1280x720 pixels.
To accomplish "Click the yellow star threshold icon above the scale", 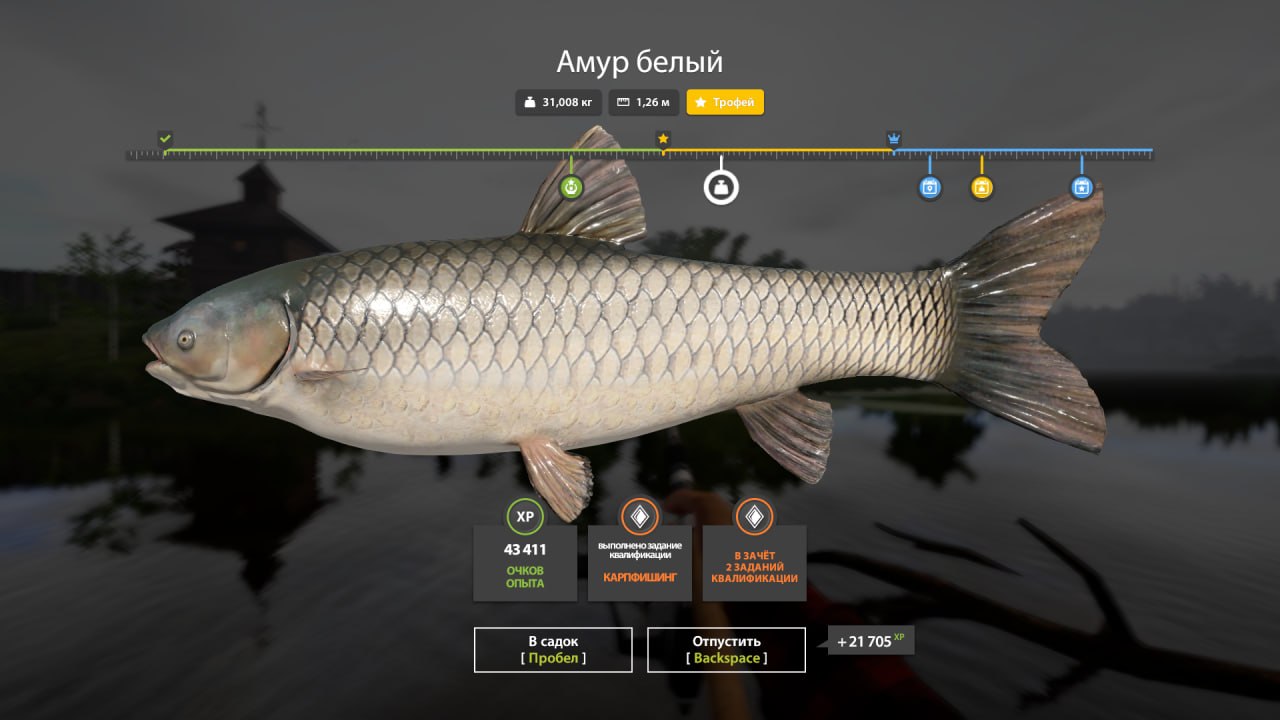I will pyautogui.click(x=663, y=138).
